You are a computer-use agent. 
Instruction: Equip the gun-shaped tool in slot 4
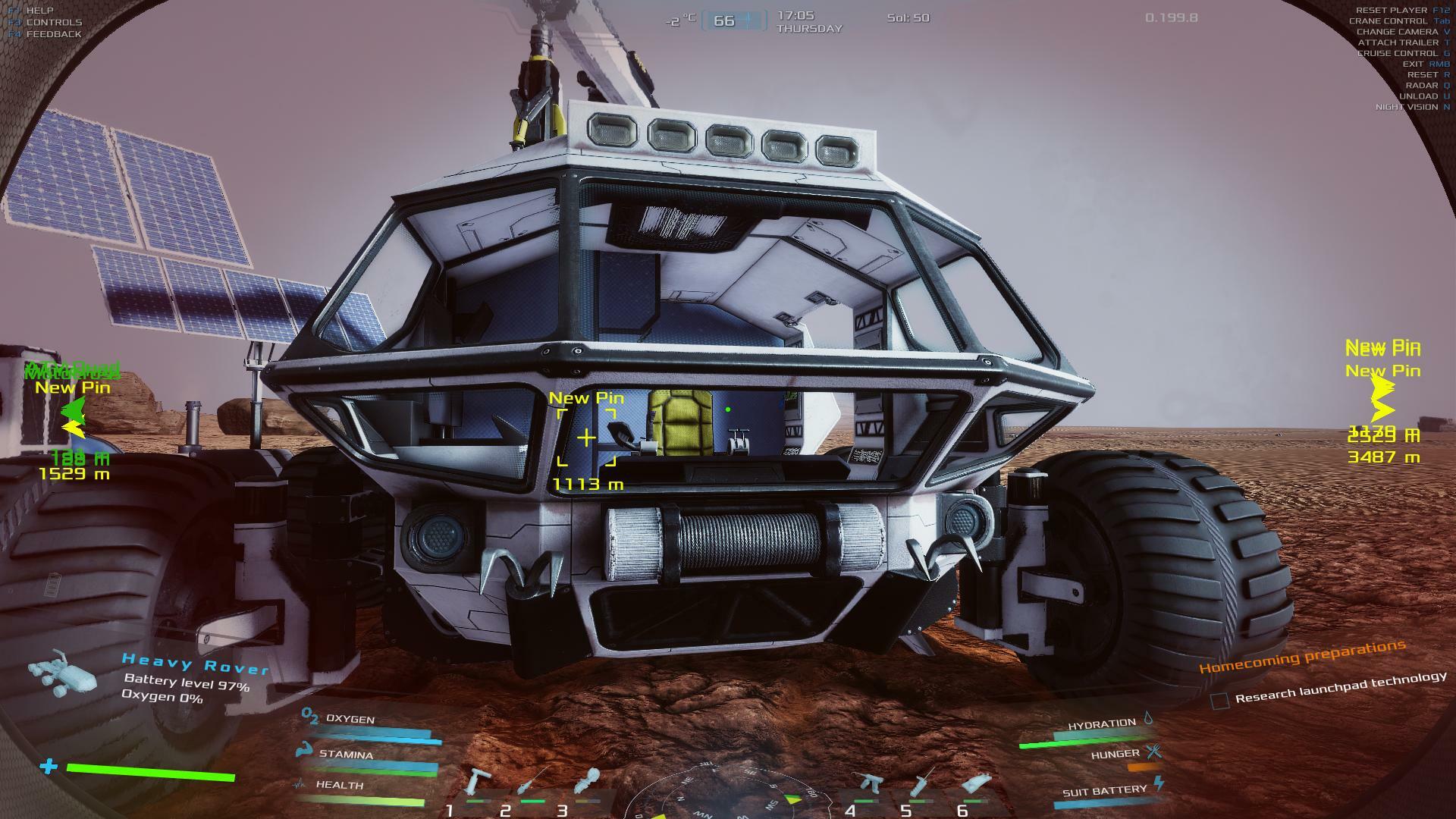pyautogui.click(x=868, y=783)
